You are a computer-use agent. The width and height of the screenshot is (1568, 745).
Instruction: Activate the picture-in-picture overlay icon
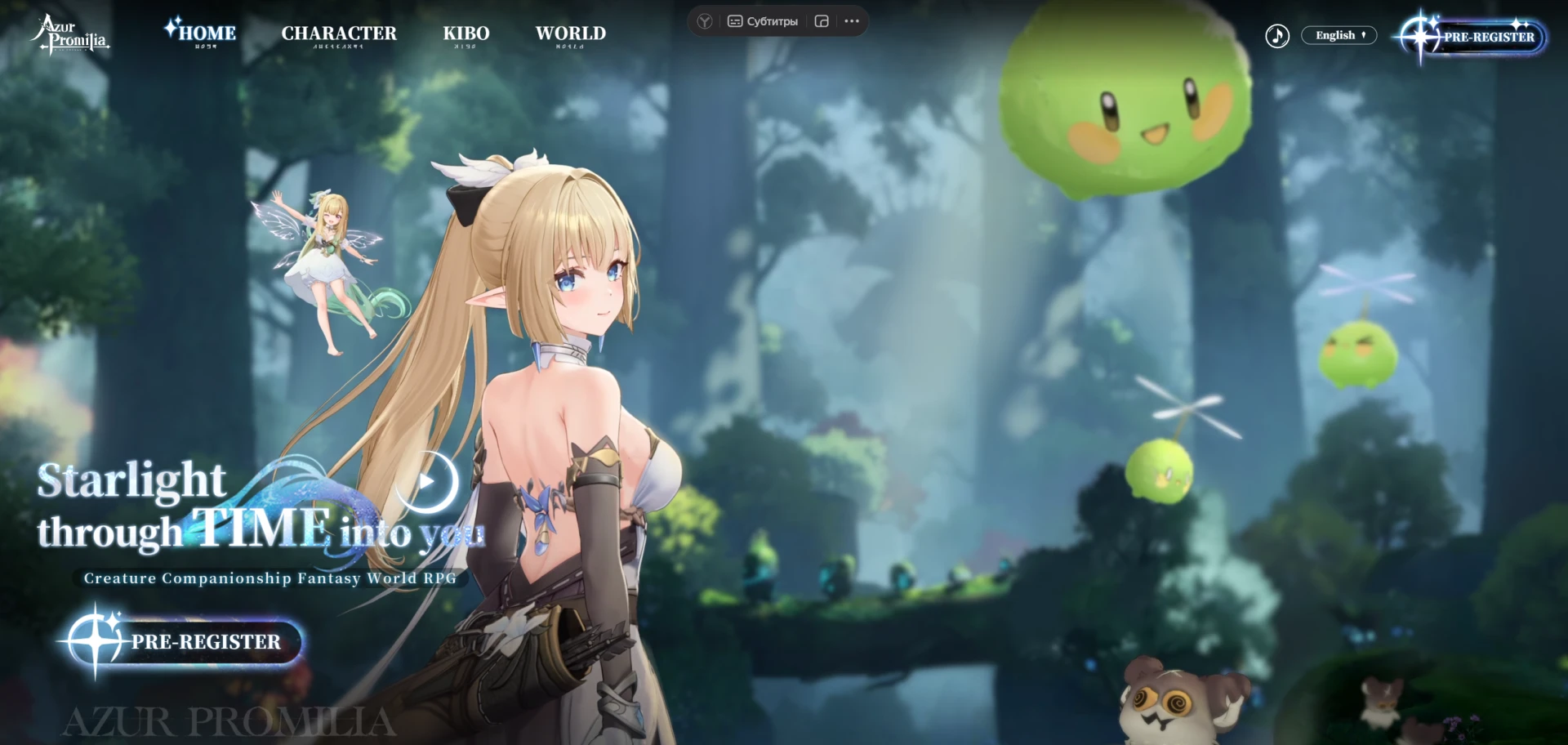coord(822,21)
